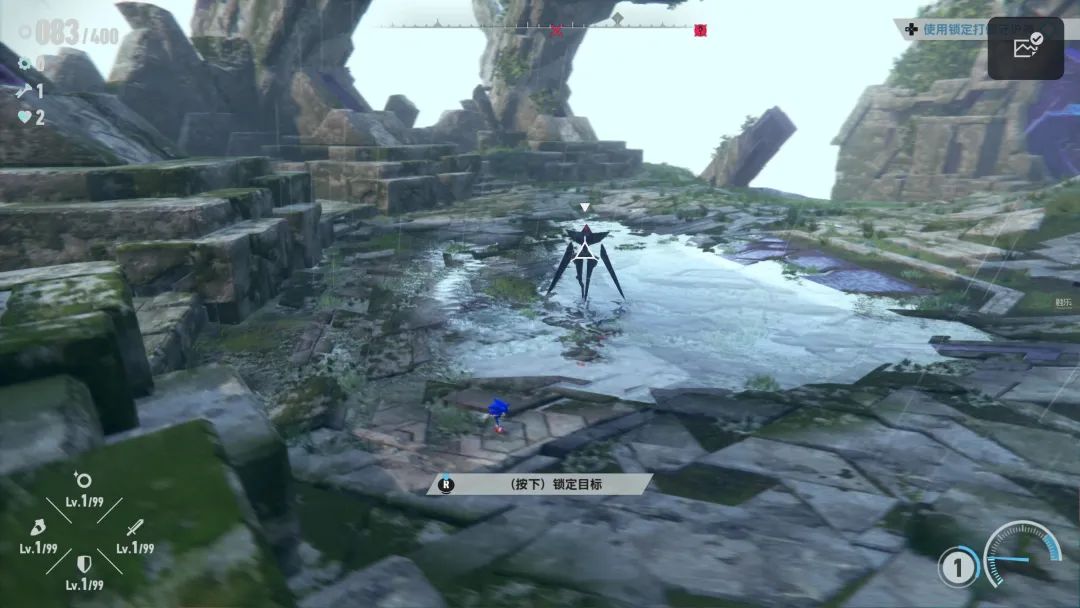
Task: Click the red enemy marker on compass
Action: [700, 30]
